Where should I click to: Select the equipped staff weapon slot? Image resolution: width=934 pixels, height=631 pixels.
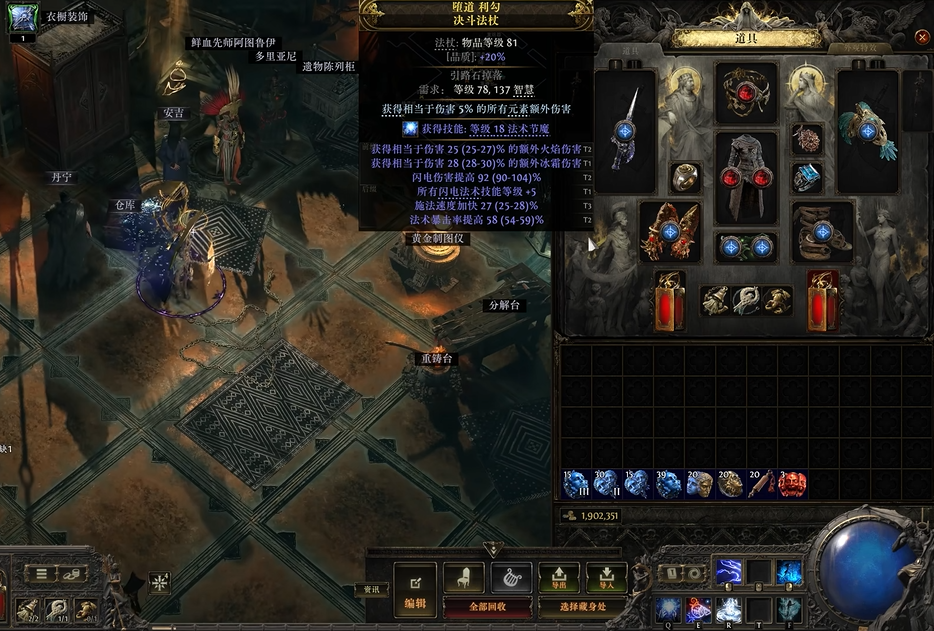626,128
